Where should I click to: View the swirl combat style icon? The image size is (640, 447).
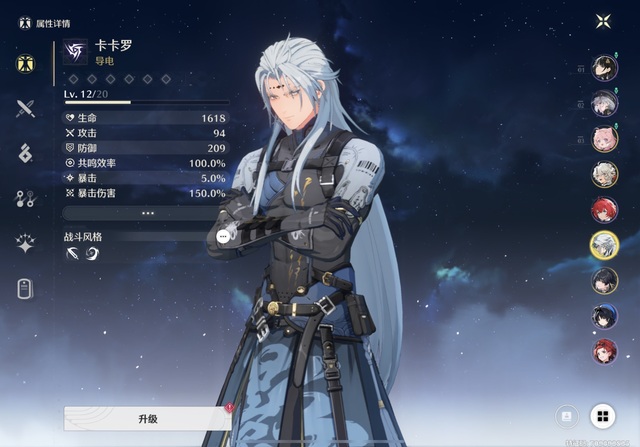pyautogui.click(x=92, y=254)
